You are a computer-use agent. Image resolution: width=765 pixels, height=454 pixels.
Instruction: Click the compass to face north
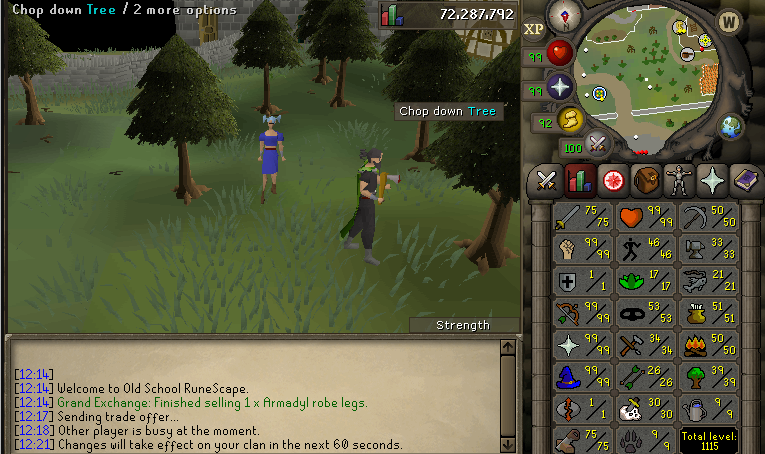tap(571, 15)
